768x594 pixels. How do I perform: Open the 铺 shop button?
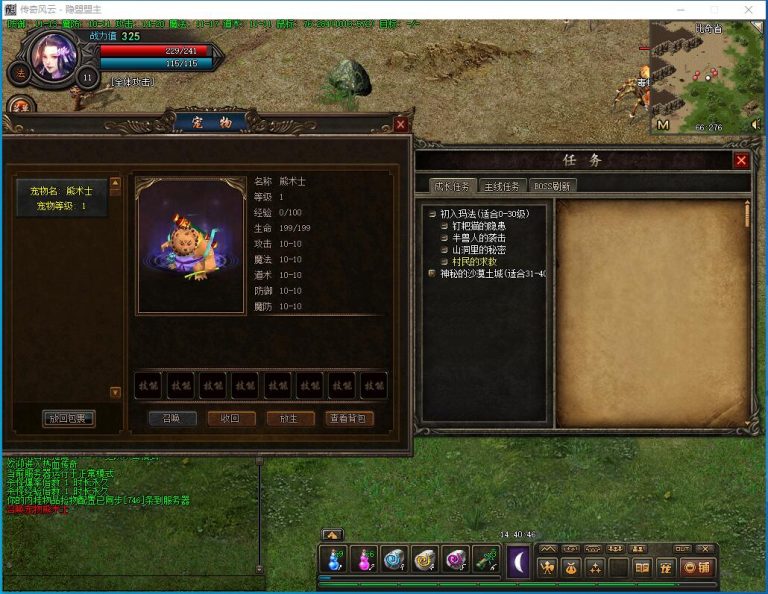[695, 567]
